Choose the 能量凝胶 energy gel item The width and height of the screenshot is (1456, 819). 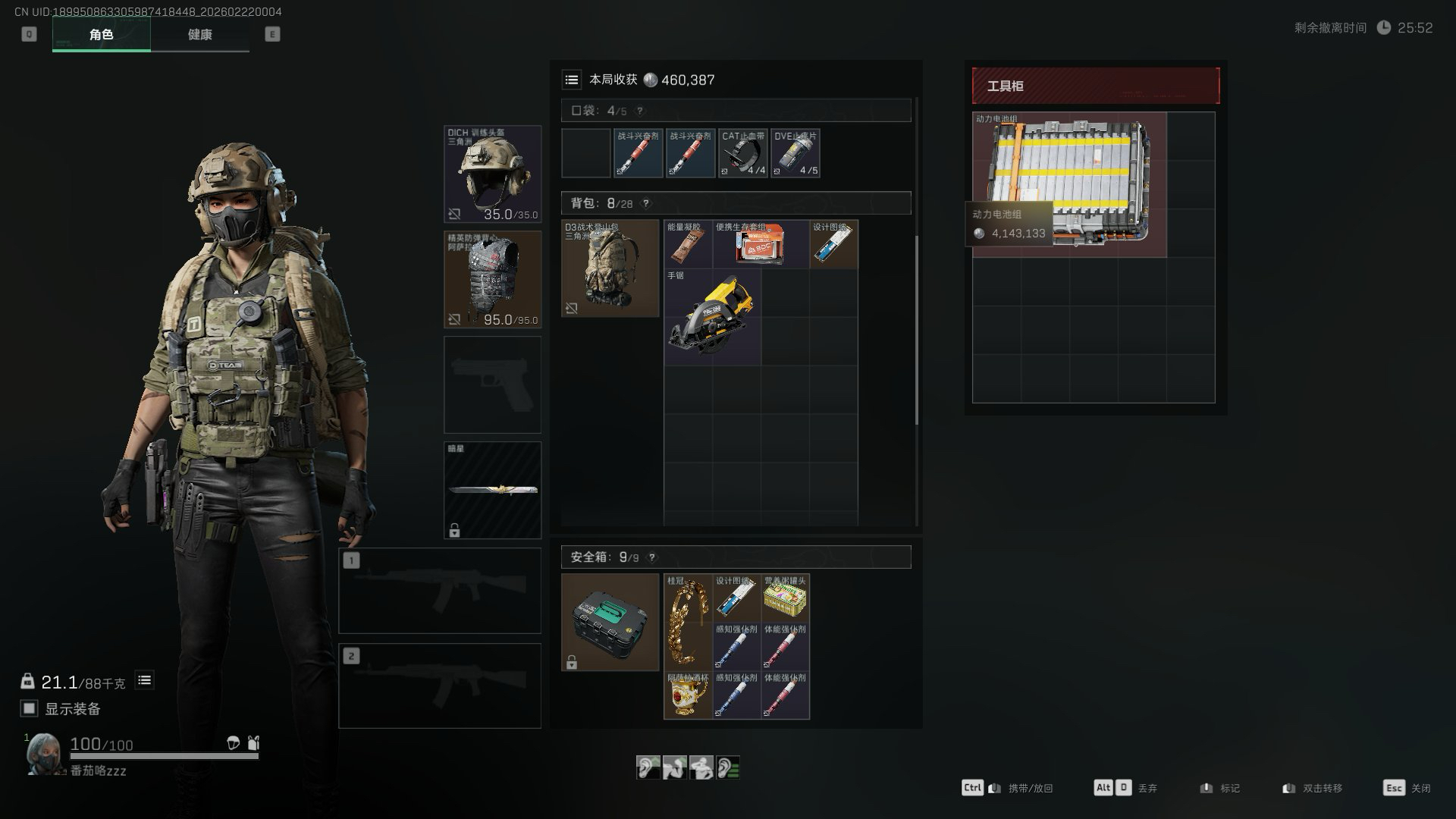pos(688,244)
